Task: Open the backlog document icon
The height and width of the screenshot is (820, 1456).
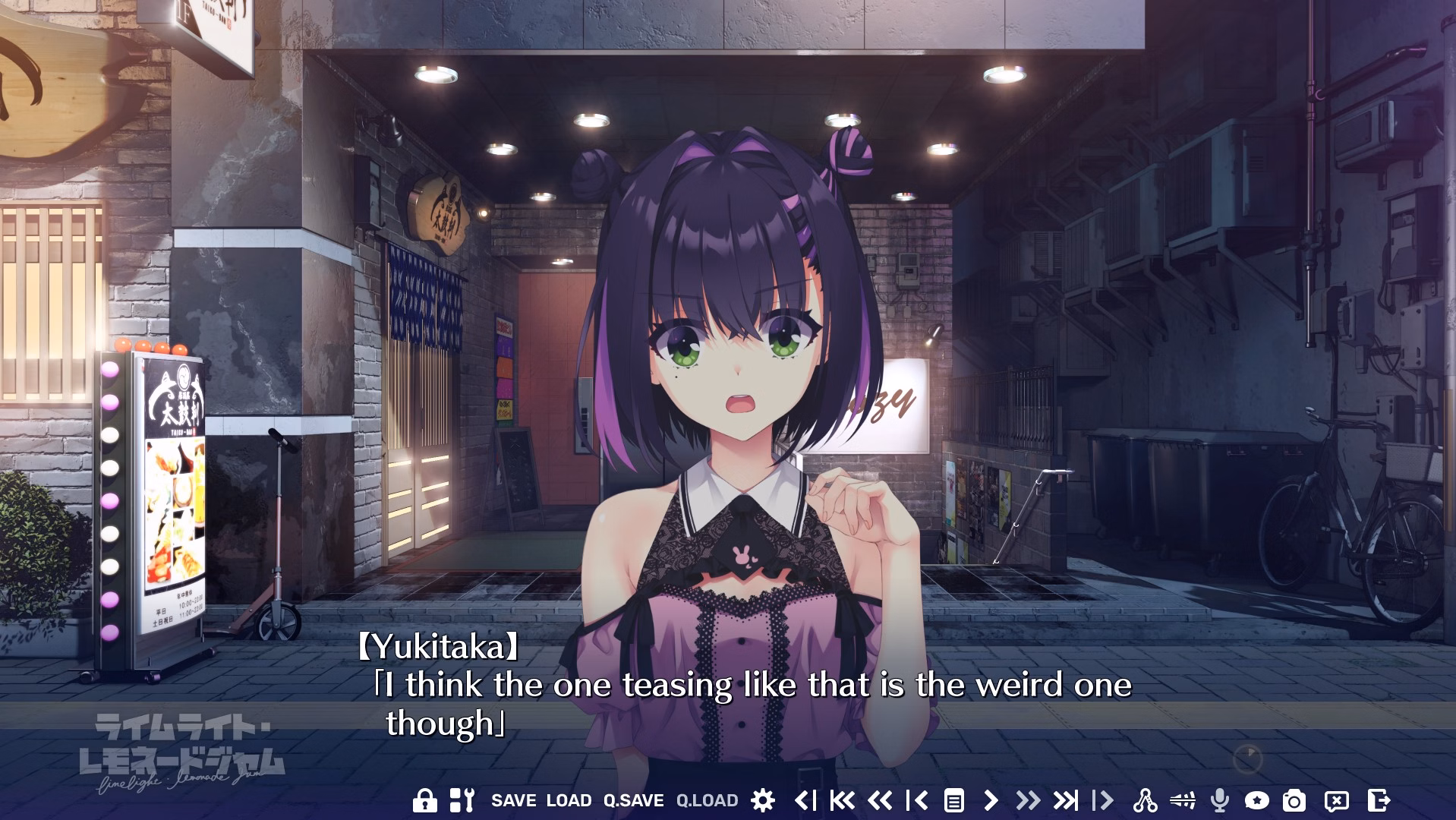Action: (954, 800)
